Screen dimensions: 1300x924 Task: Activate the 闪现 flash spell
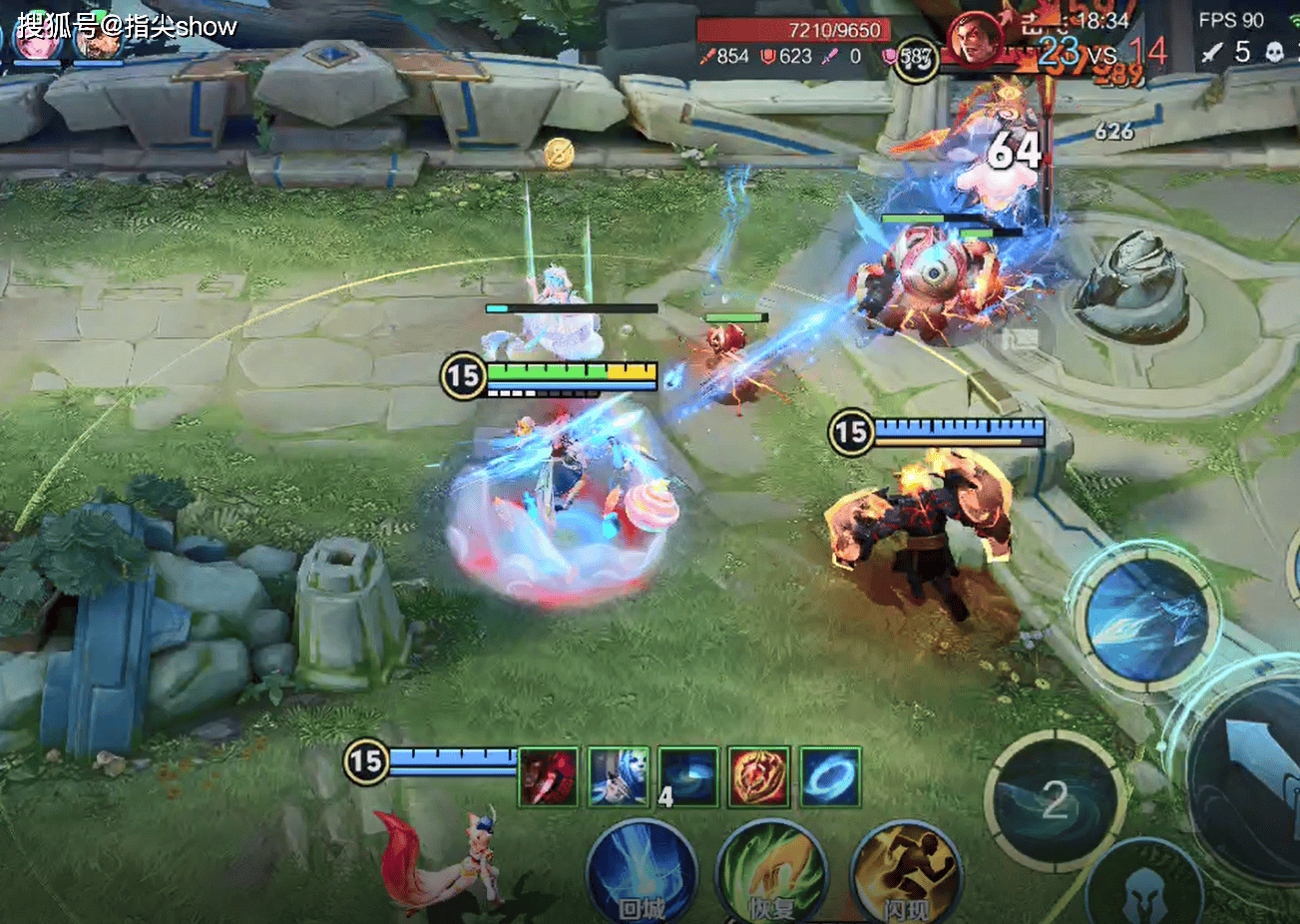pos(906,872)
